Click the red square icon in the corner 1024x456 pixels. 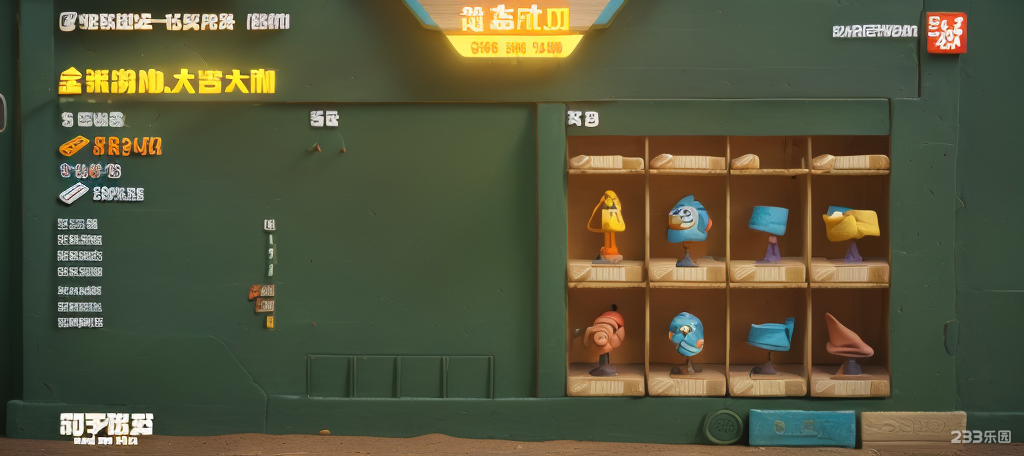[x=946, y=32]
